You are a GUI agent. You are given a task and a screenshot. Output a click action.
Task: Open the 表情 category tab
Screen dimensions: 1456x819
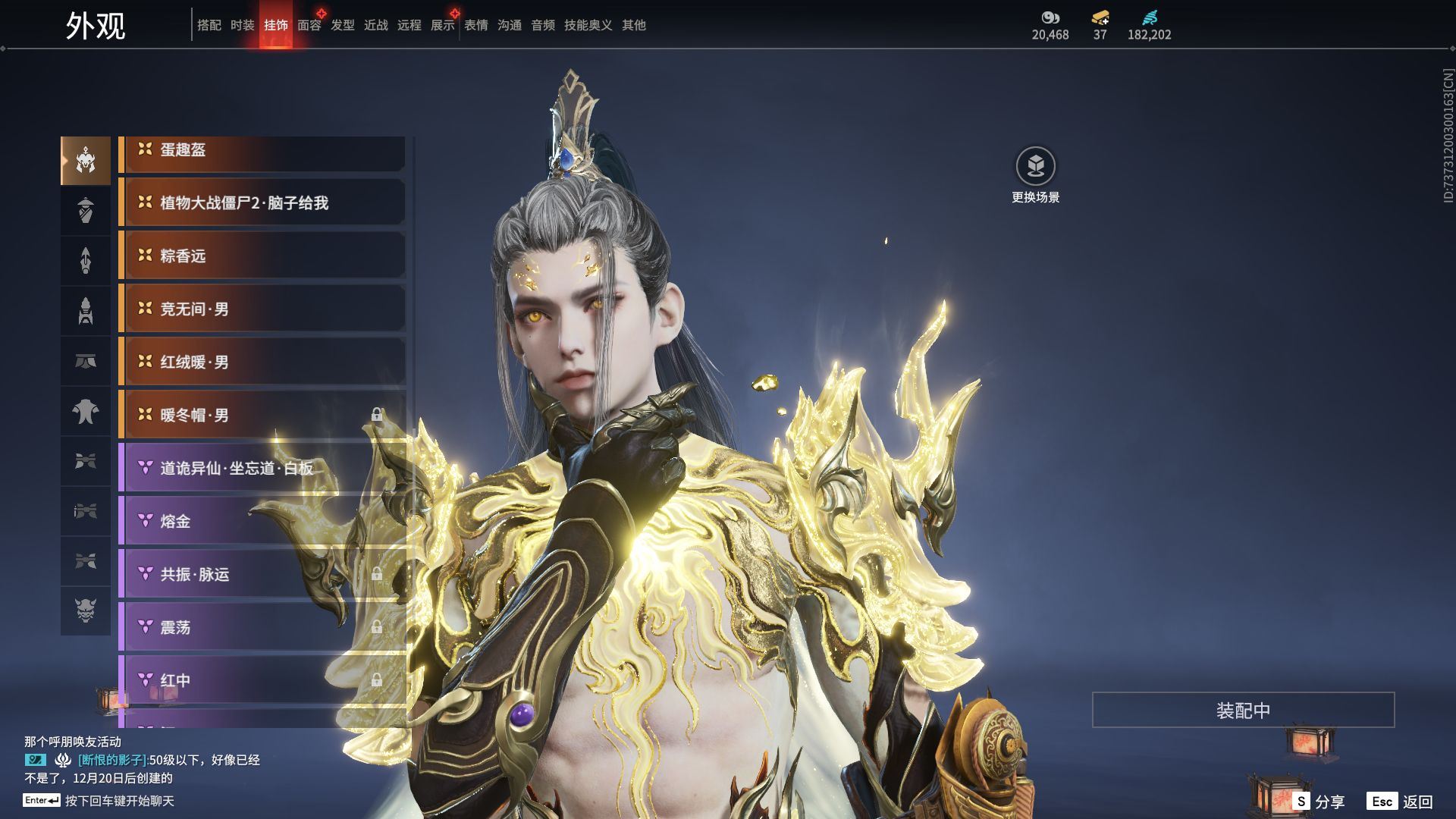(x=475, y=25)
